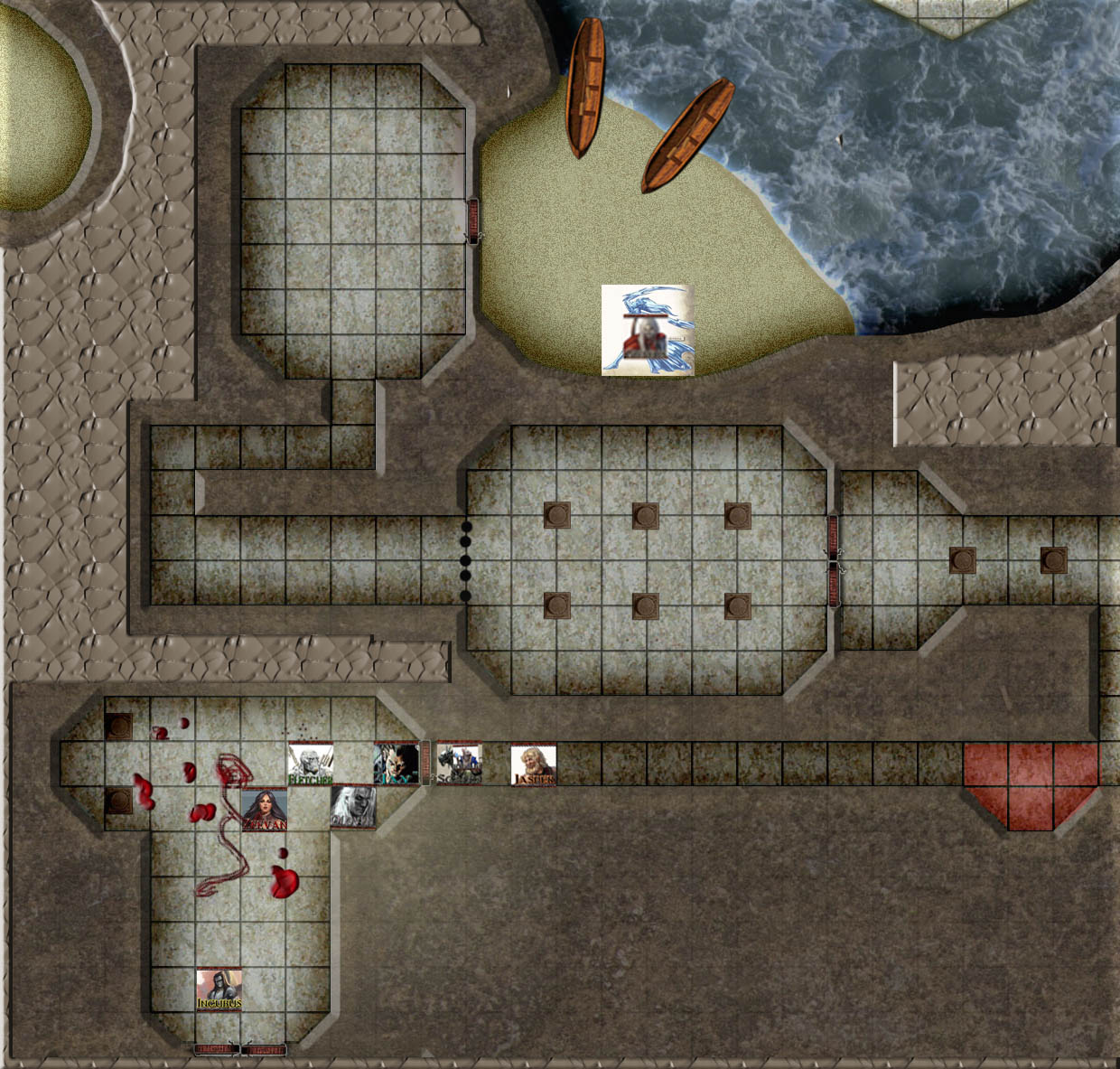Select the dark teal-labeled token by the door

click(x=397, y=764)
